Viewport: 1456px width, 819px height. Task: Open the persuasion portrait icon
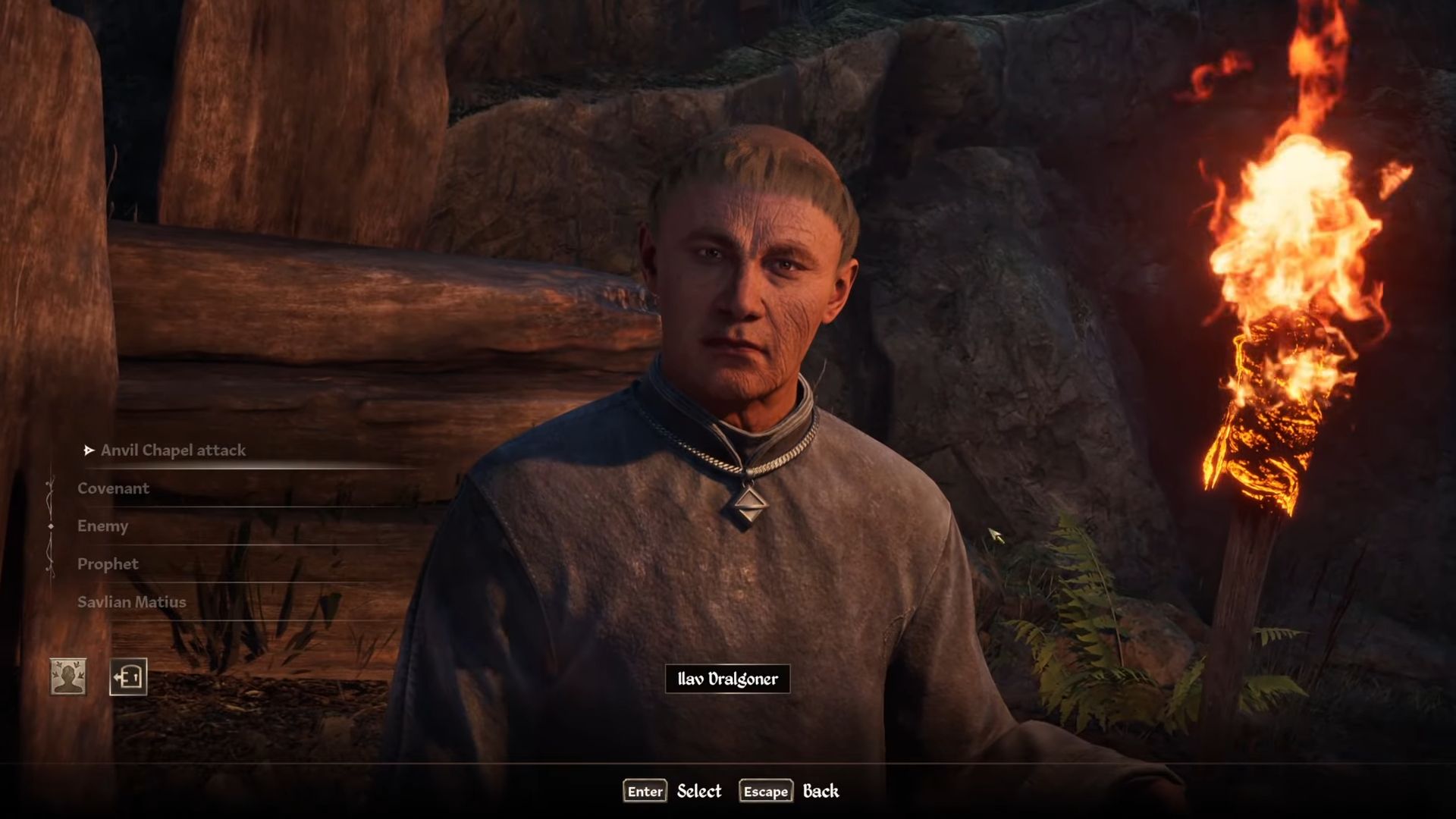68,676
